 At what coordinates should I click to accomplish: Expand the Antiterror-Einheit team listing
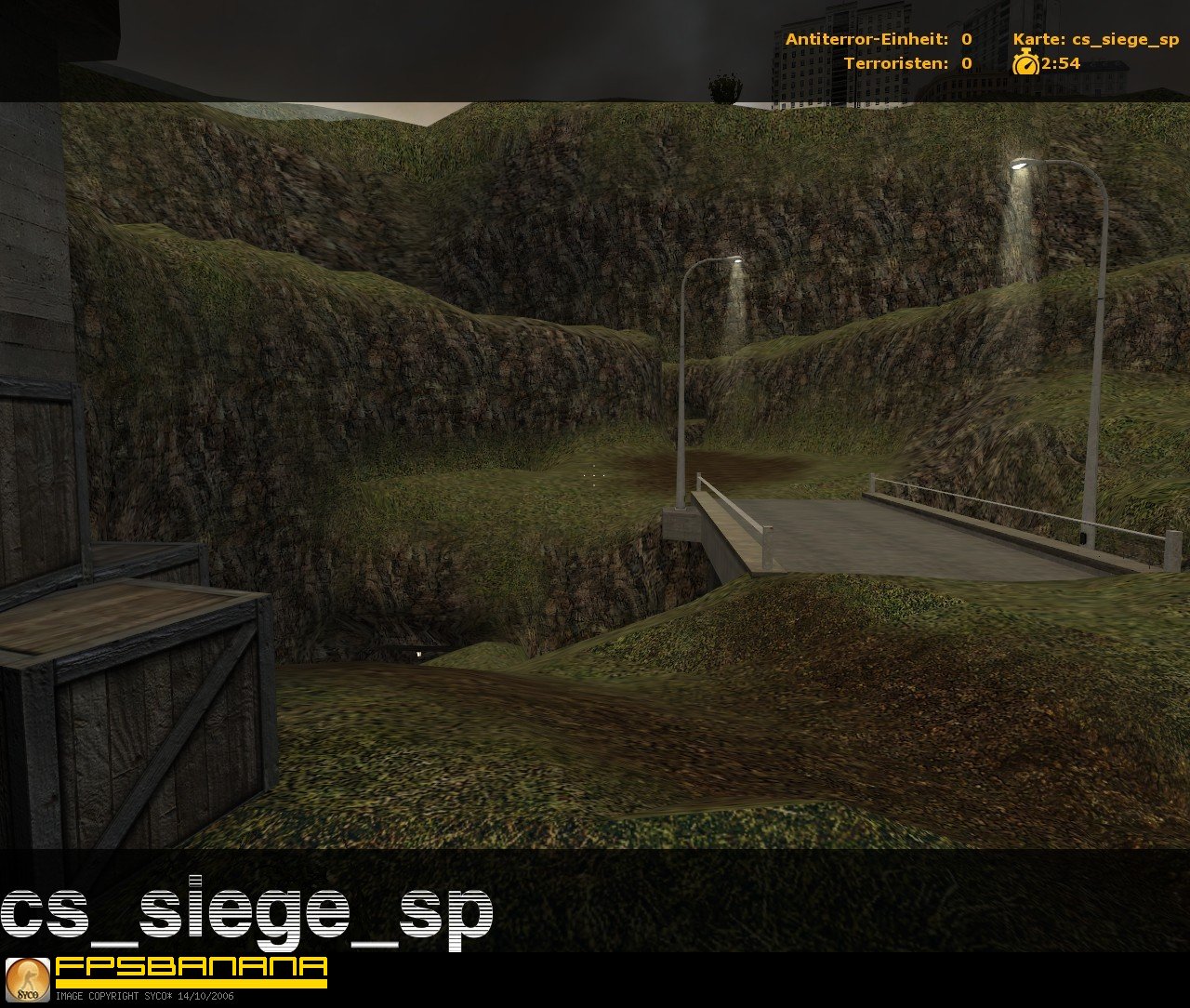tap(879, 39)
